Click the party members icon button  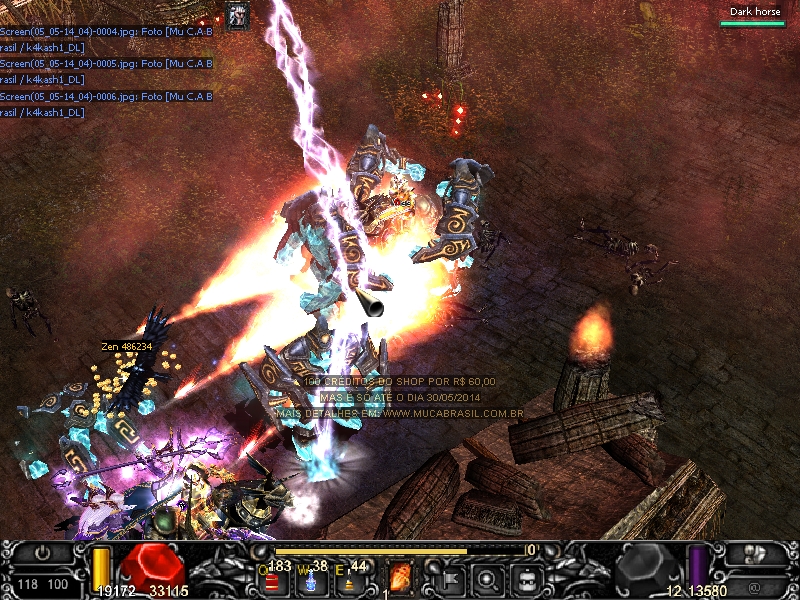pyautogui.click(x=754, y=553)
